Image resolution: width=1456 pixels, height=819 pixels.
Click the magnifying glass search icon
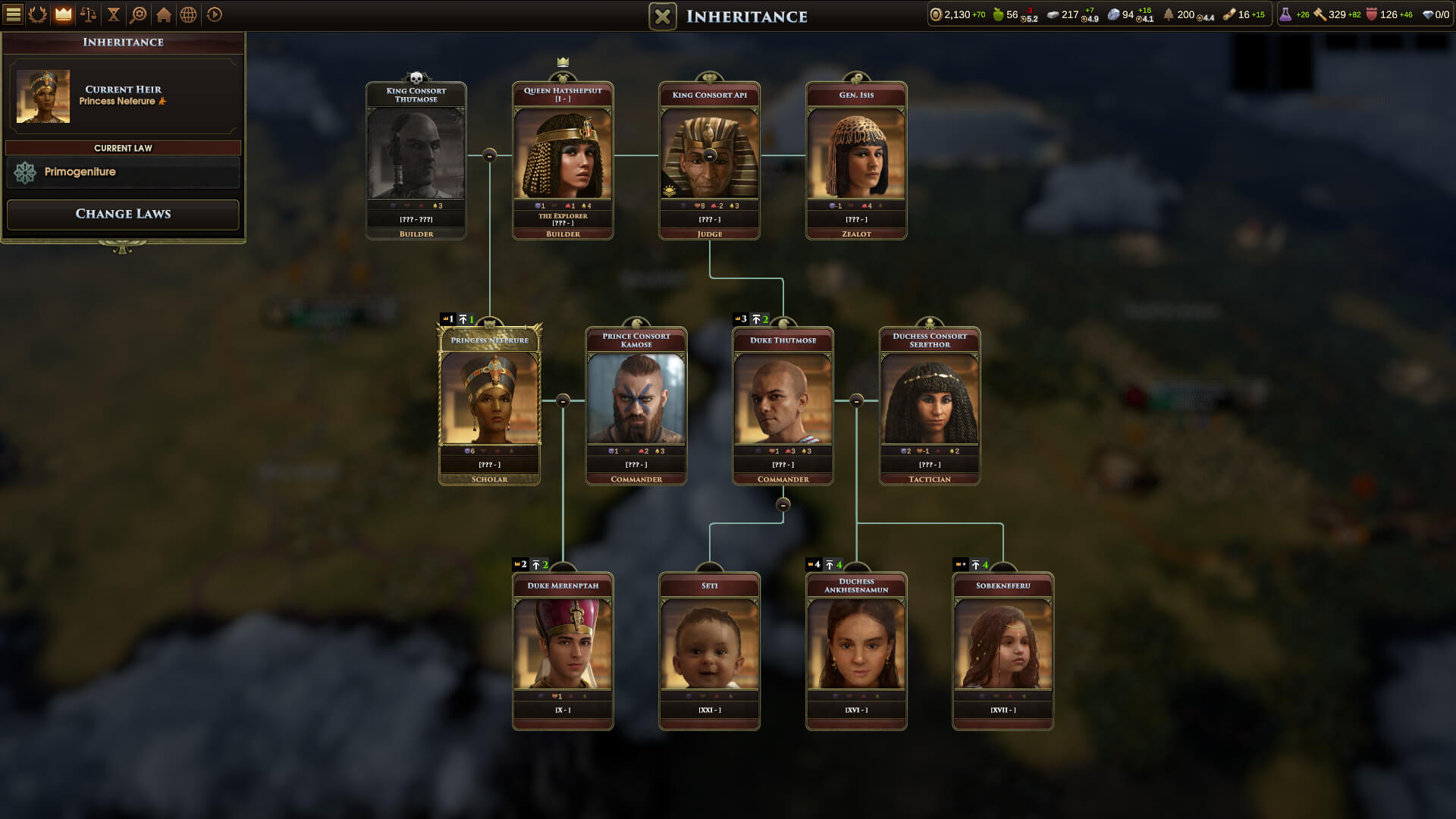tap(140, 14)
